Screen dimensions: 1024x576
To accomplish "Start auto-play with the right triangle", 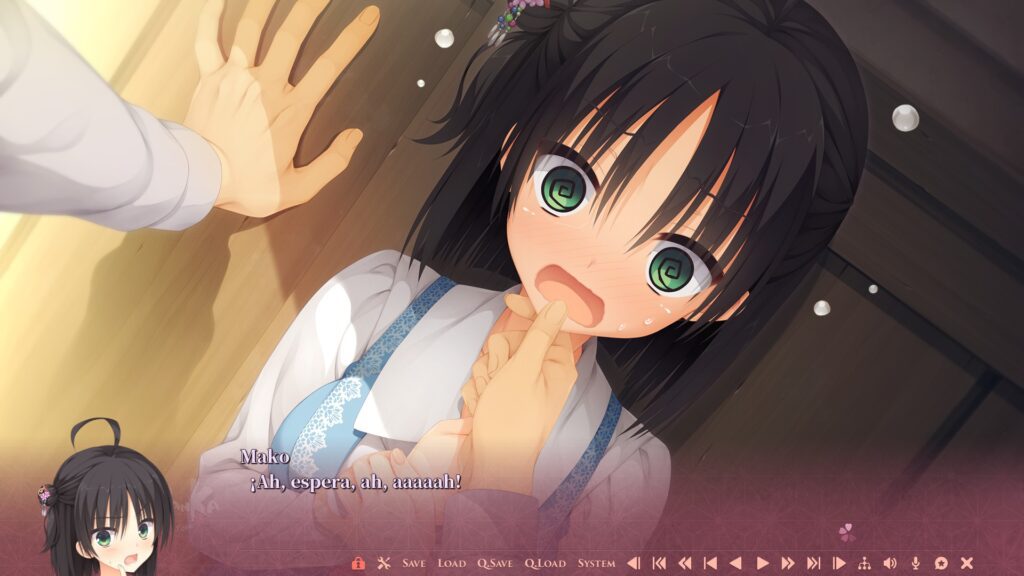I will tap(762, 563).
